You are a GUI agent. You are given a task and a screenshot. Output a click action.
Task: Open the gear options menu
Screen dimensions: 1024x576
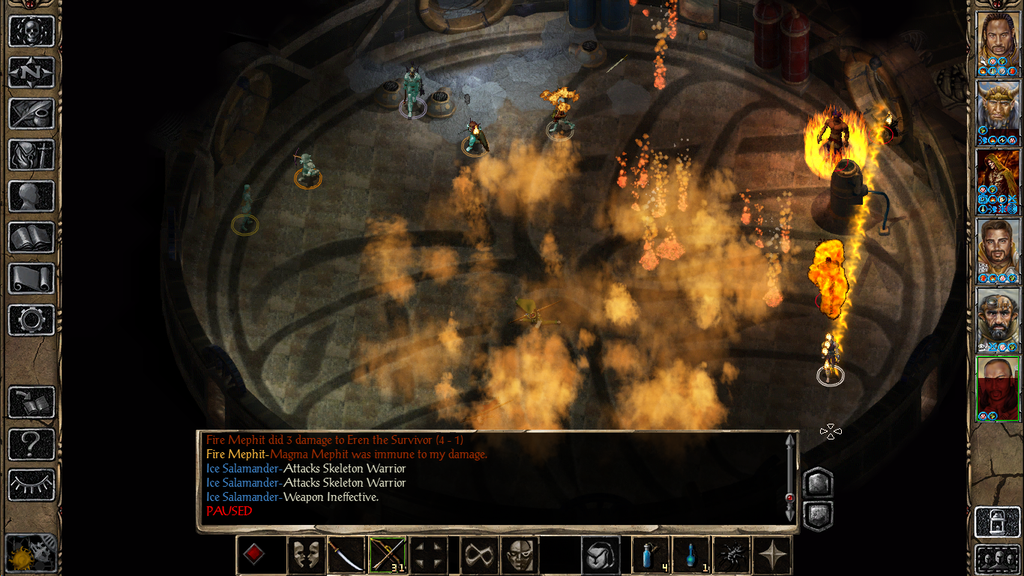tap(31, 320)
